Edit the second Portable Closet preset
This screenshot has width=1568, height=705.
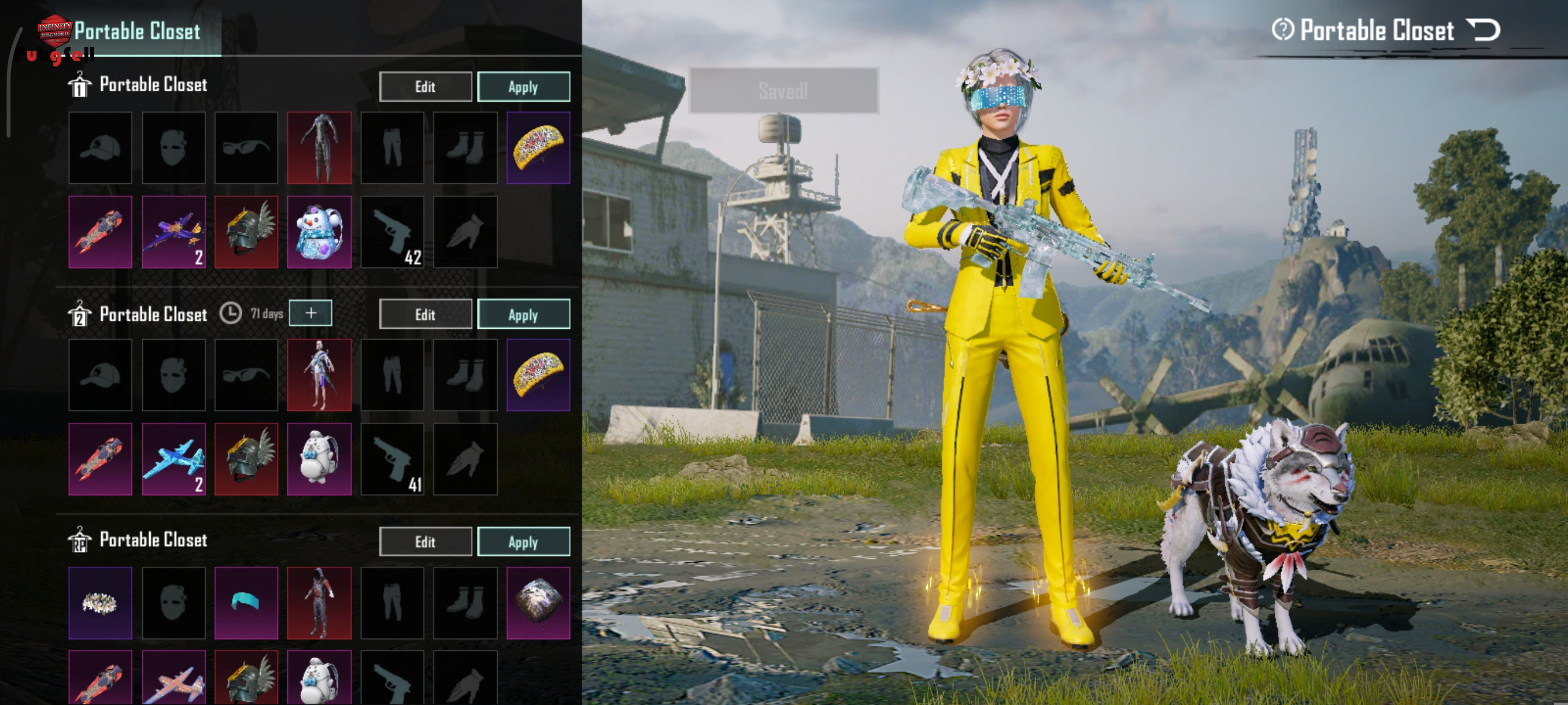[425, 314]
